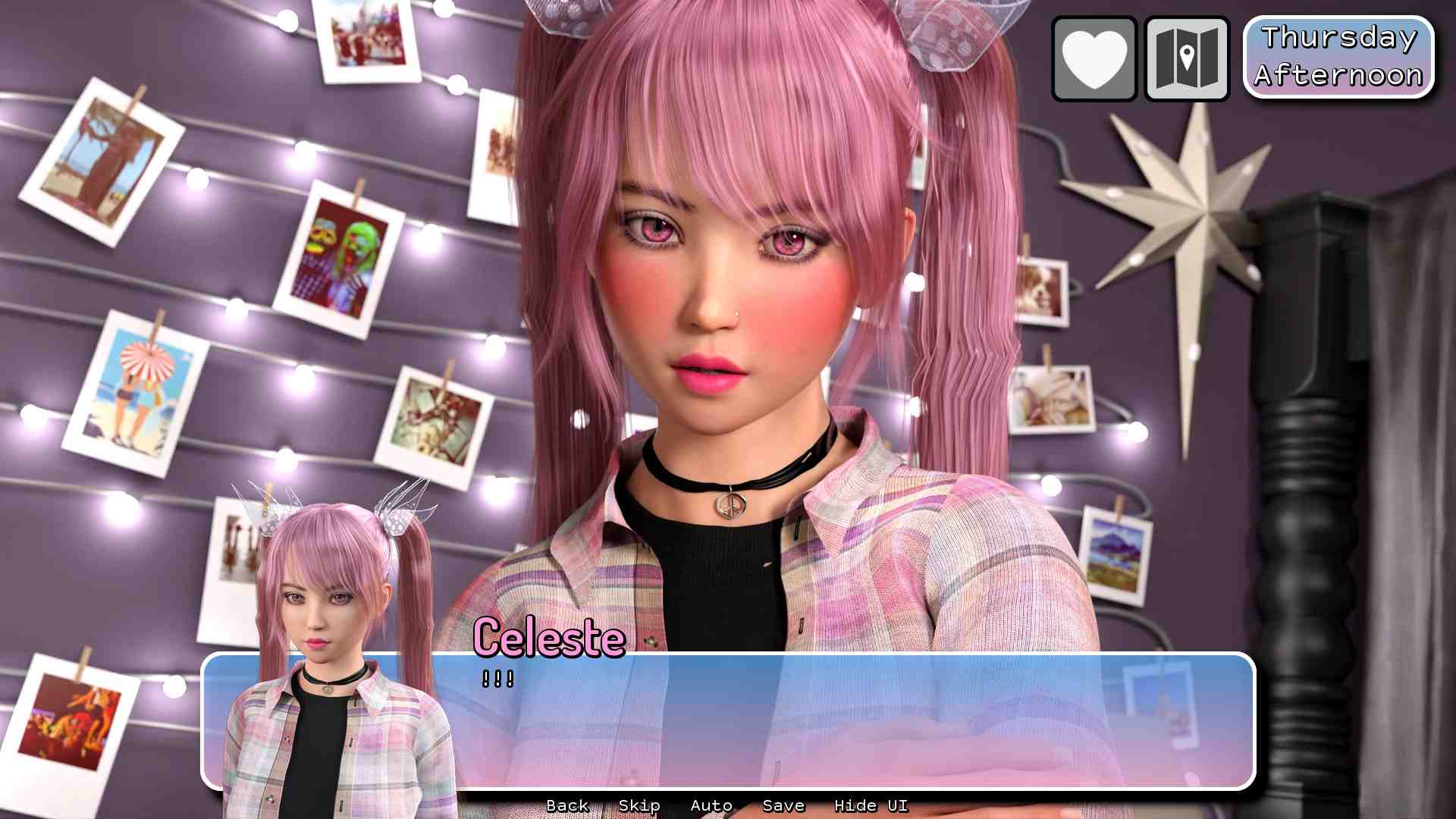
Task: Open the heart relationship screen
Action: 1094,59
